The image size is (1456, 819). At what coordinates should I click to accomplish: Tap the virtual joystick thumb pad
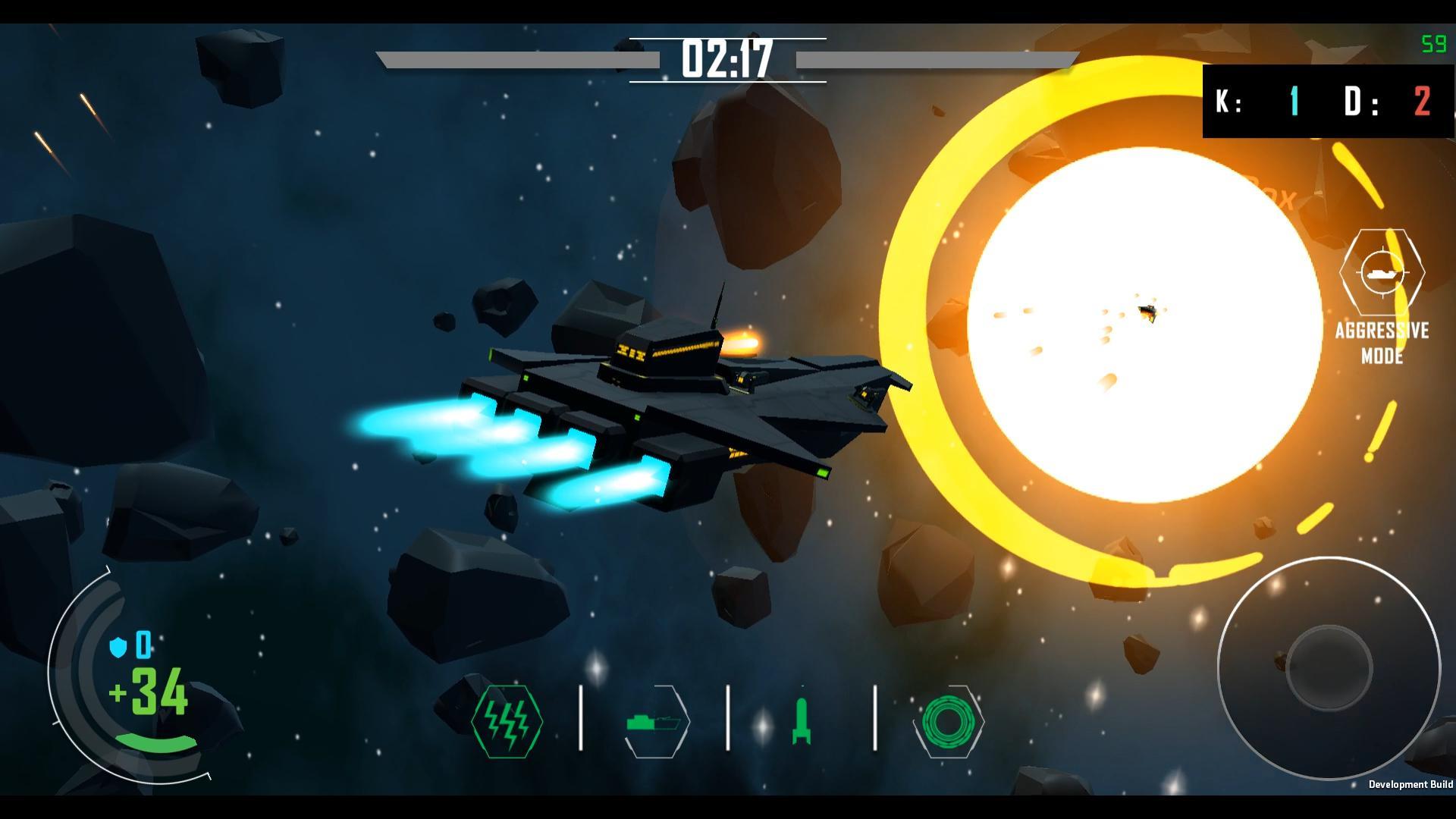[1329, 669]
